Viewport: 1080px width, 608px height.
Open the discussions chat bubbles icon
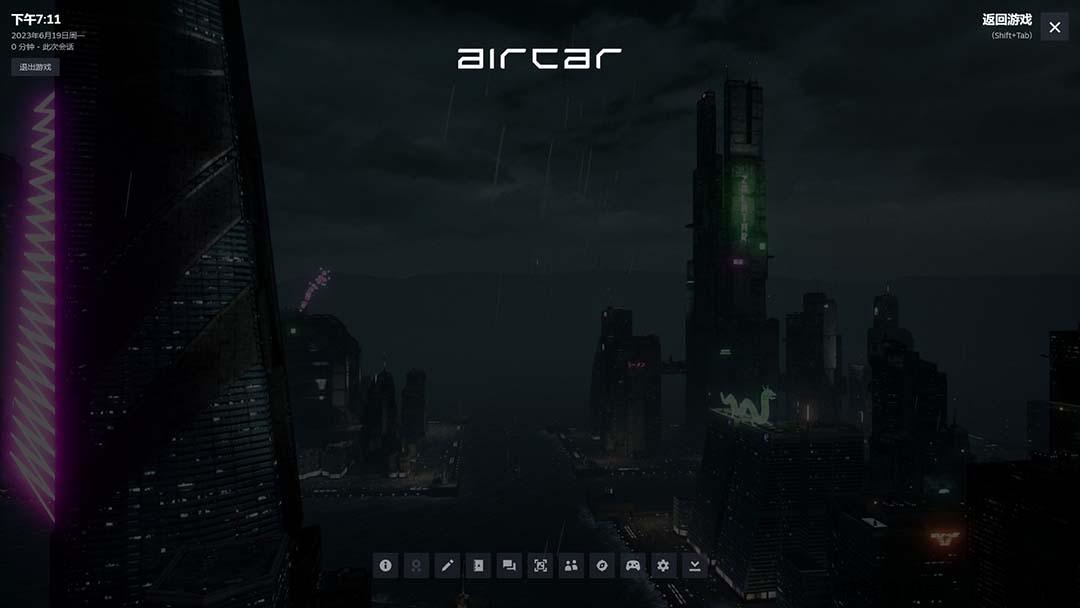[x=510, y=565]
